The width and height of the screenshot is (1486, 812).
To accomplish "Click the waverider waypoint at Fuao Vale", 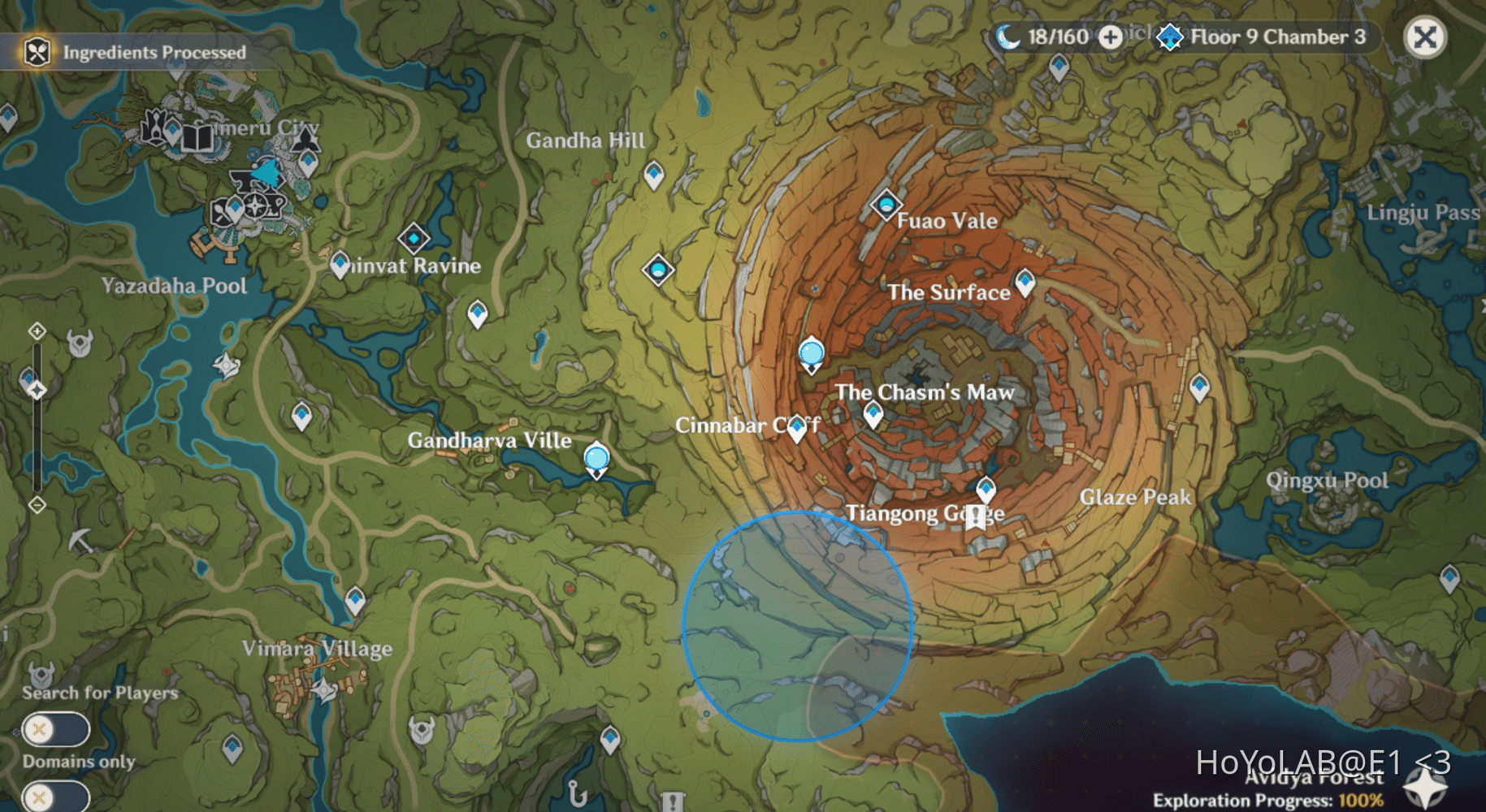I will (887, 205).
